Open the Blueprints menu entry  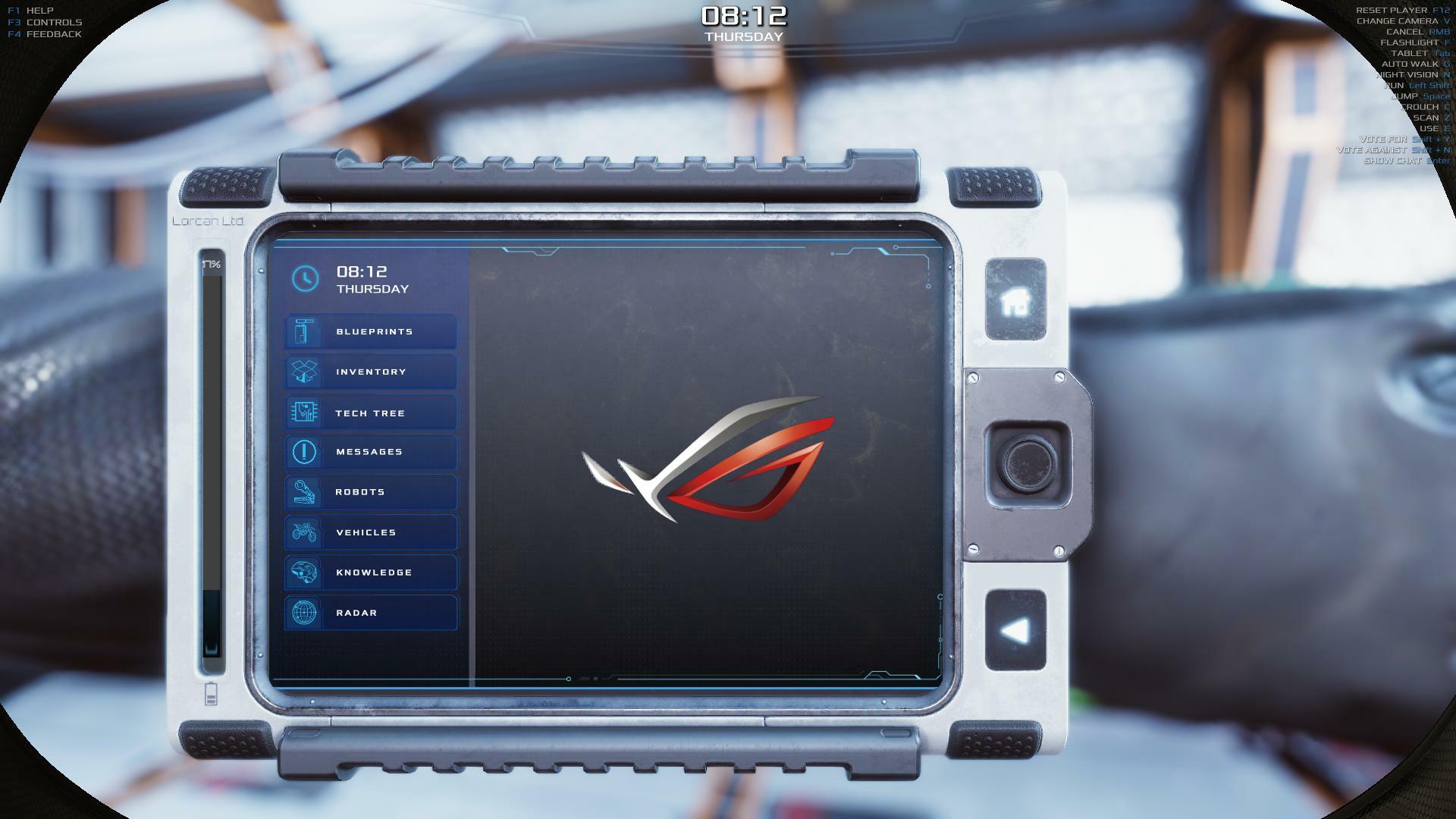point(371,332)
